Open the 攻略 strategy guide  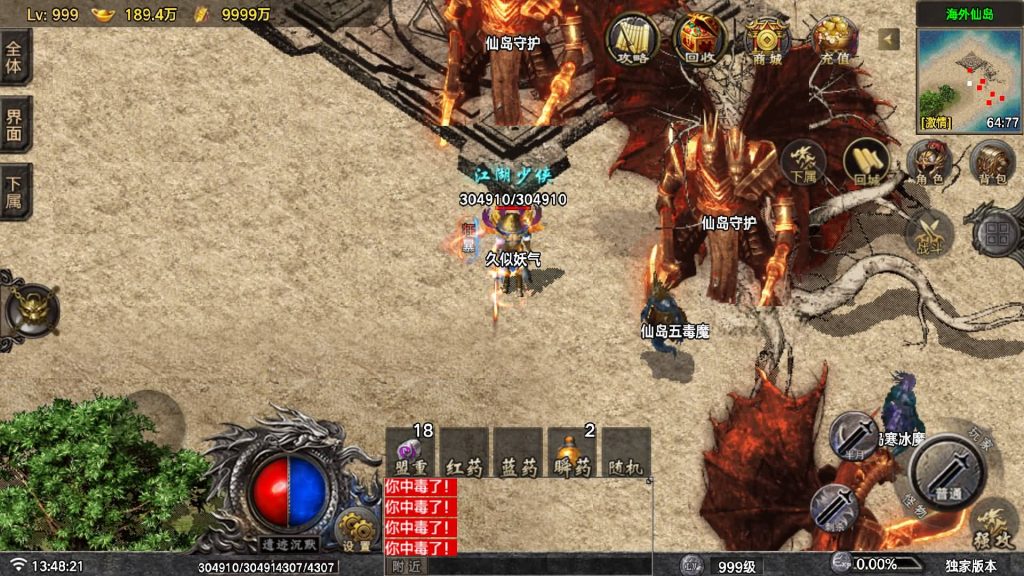coord(632,40)
